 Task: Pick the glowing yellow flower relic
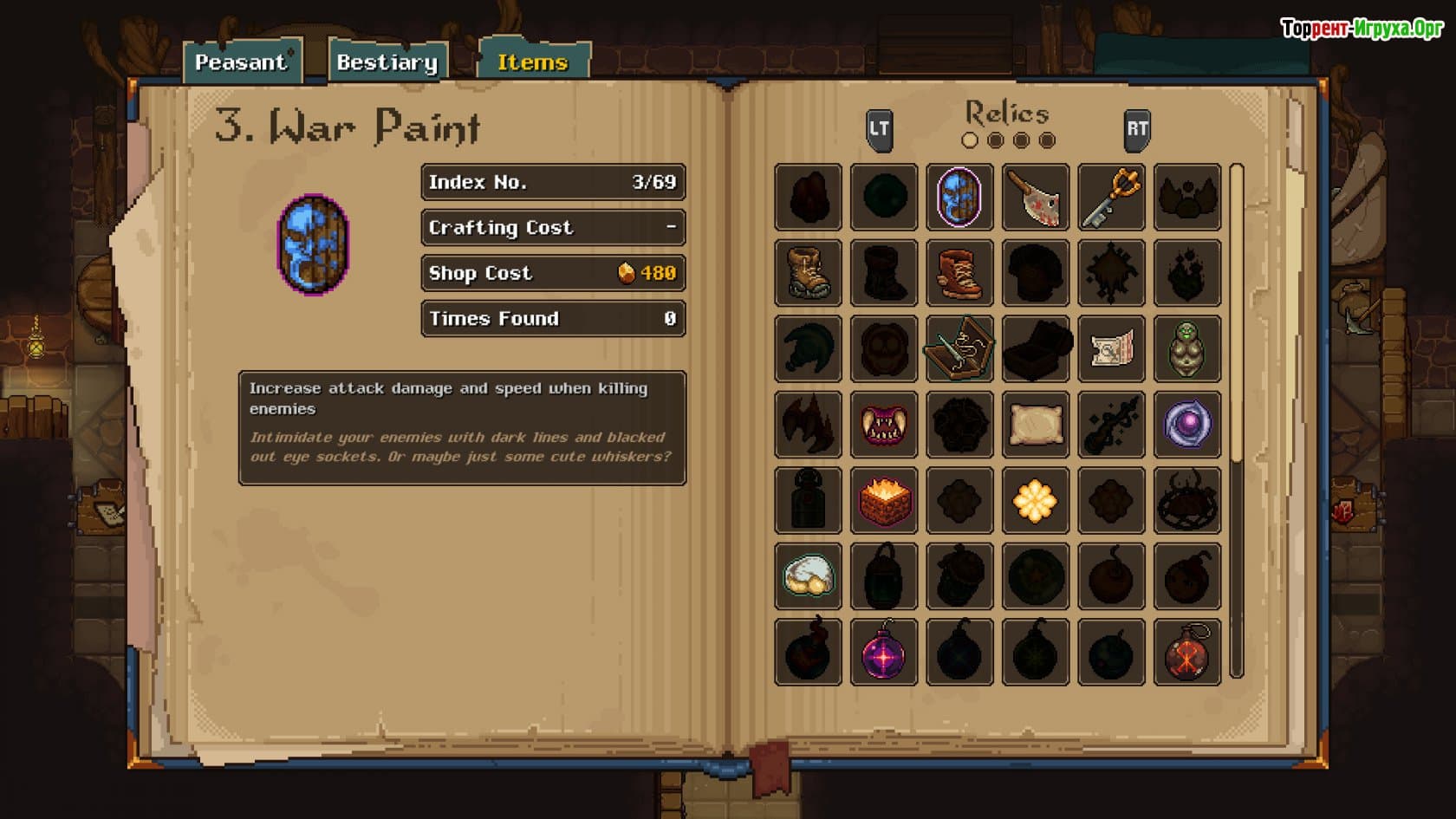[x=1036, y=501]
